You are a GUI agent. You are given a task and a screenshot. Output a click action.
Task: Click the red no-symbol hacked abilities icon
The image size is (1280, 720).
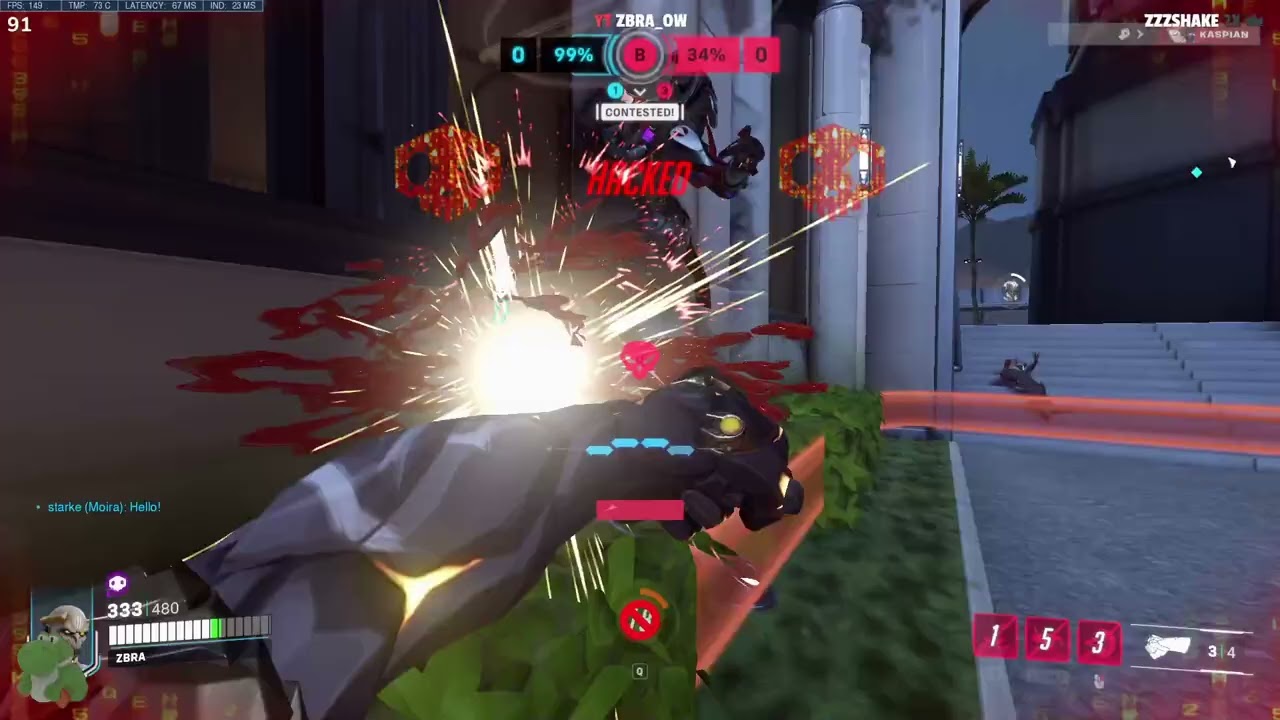pyautogui.click(x=641, y=620)
